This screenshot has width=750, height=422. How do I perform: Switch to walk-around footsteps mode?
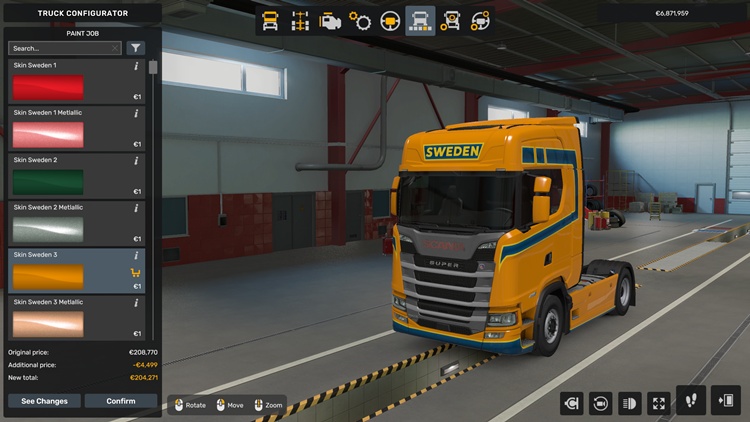[691, 401]
